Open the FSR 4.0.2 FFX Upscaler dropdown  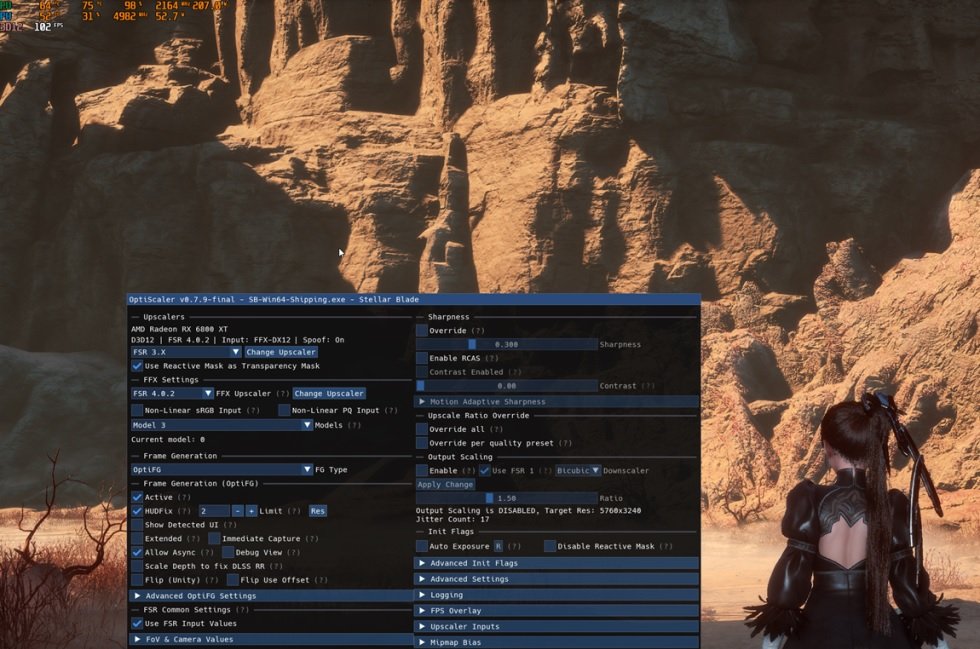172,394
